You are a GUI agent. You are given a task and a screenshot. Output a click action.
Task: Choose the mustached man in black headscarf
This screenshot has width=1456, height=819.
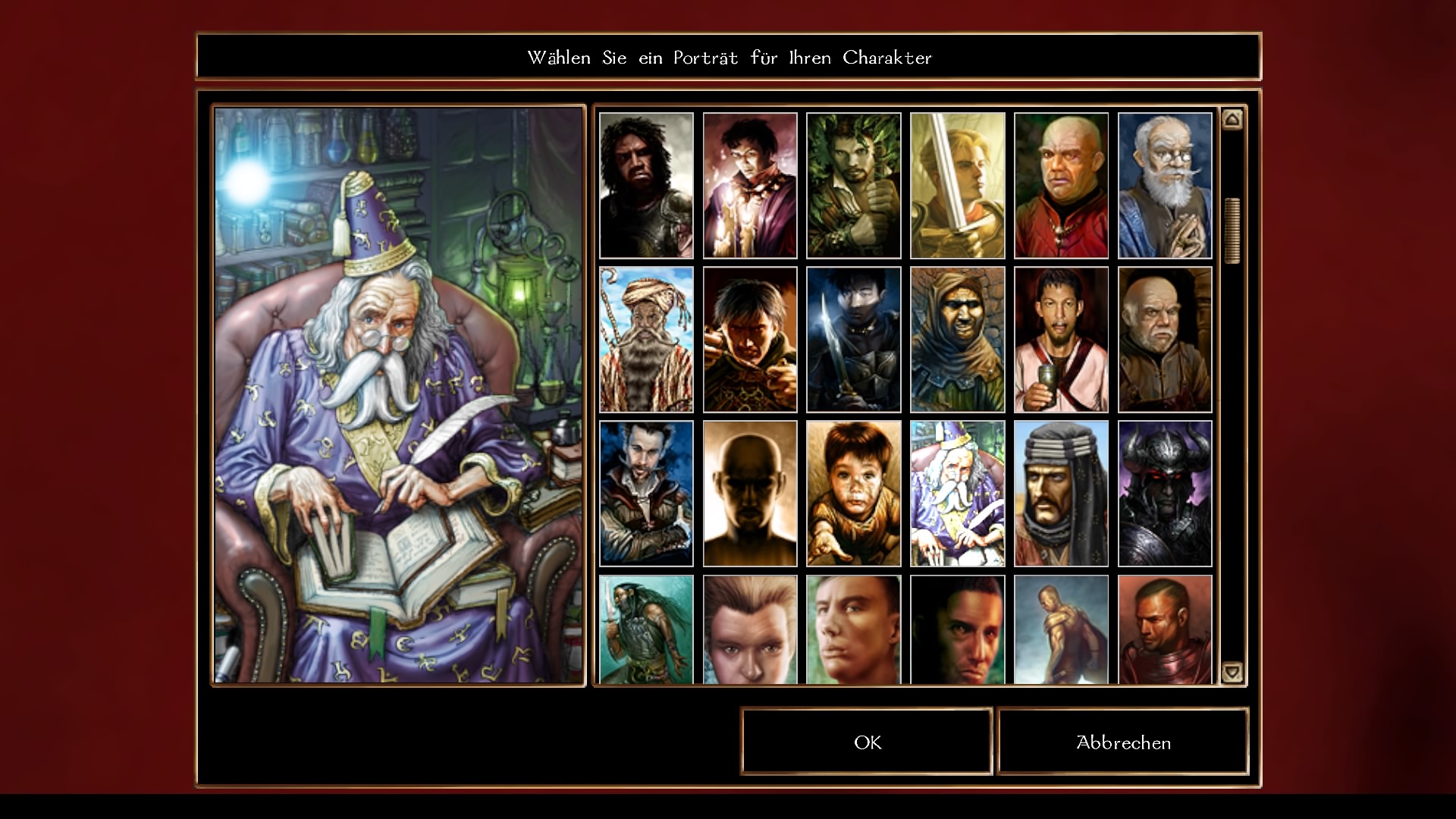click(1061, 494)
